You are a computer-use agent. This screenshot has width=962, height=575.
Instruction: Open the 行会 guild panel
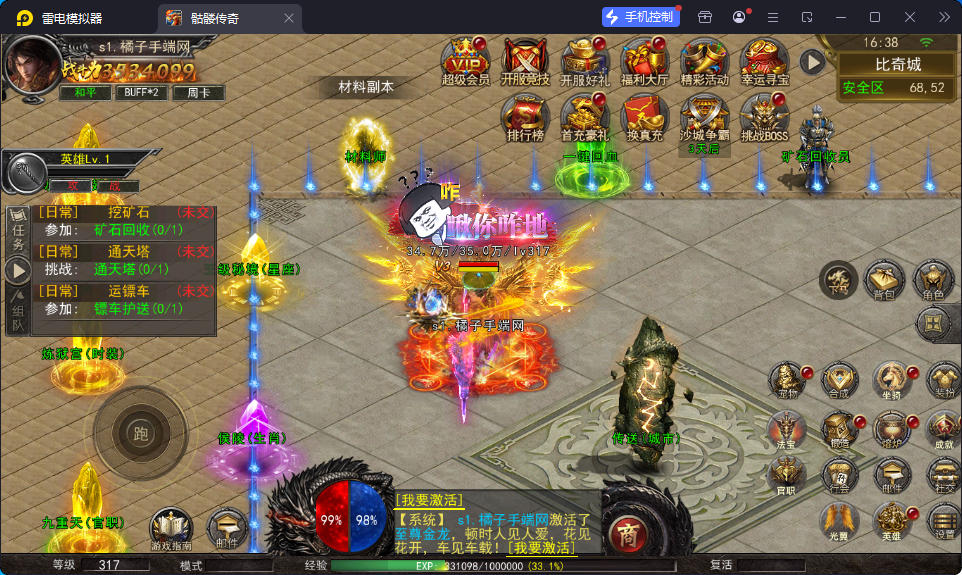[839, 475]
